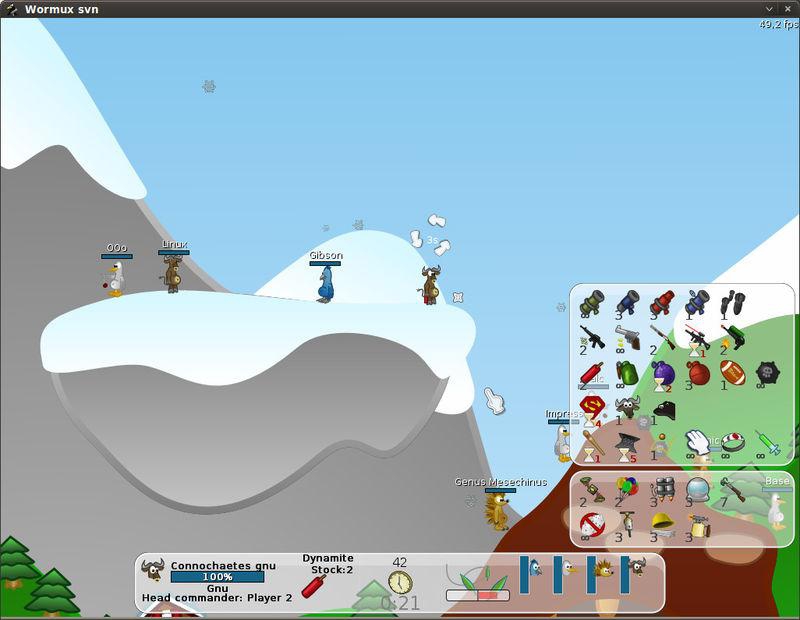
Task: Select the black skull mine
Action: coord(768,373)
